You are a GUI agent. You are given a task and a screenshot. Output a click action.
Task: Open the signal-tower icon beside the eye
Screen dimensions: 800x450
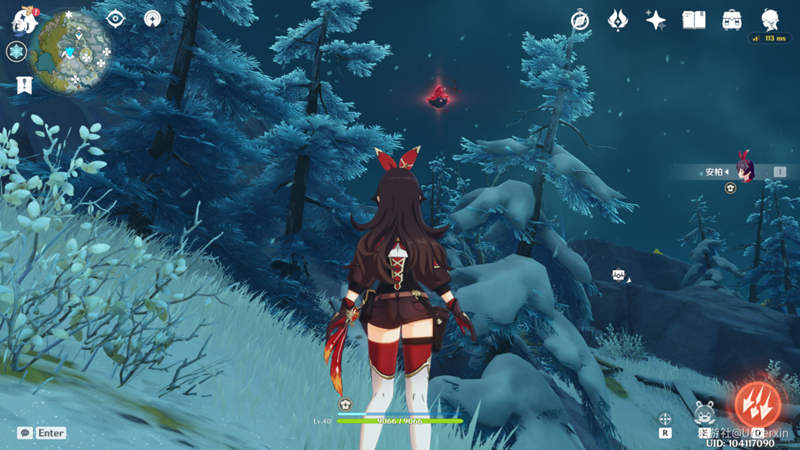pyautogui.click(x=152, y=19)
